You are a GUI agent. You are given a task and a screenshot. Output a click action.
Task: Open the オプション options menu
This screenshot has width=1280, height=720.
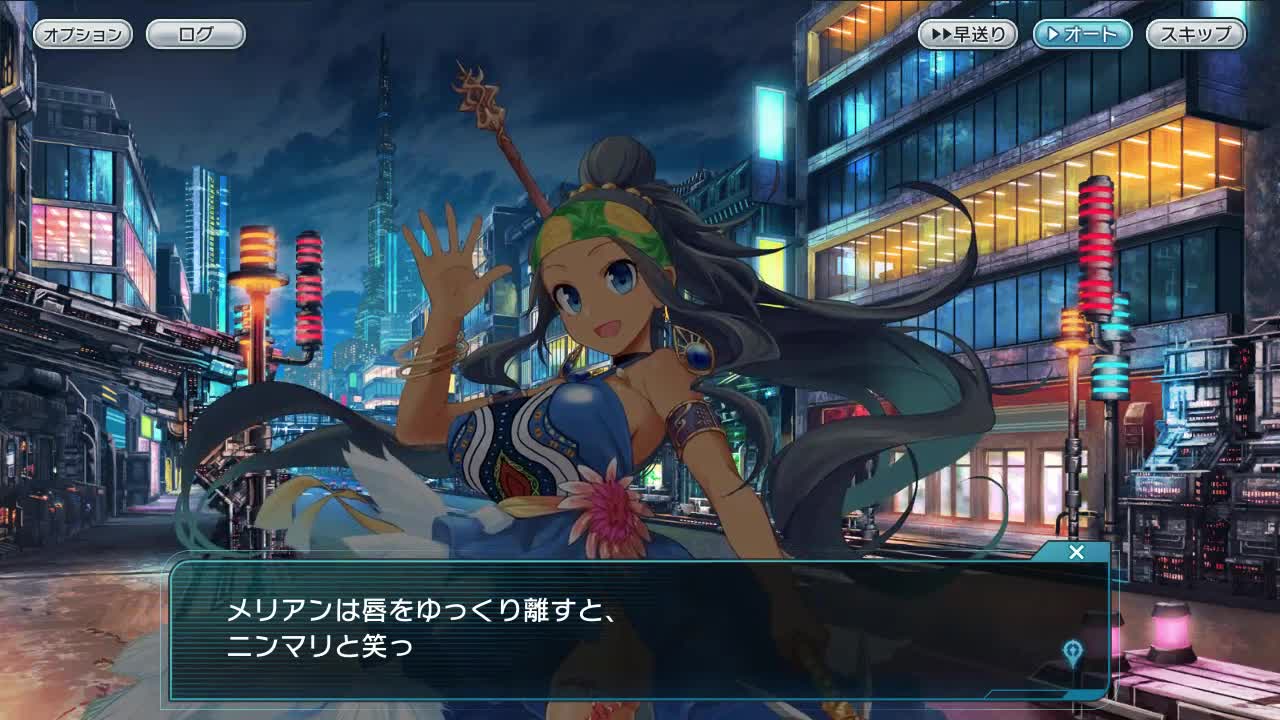[82, 34]
